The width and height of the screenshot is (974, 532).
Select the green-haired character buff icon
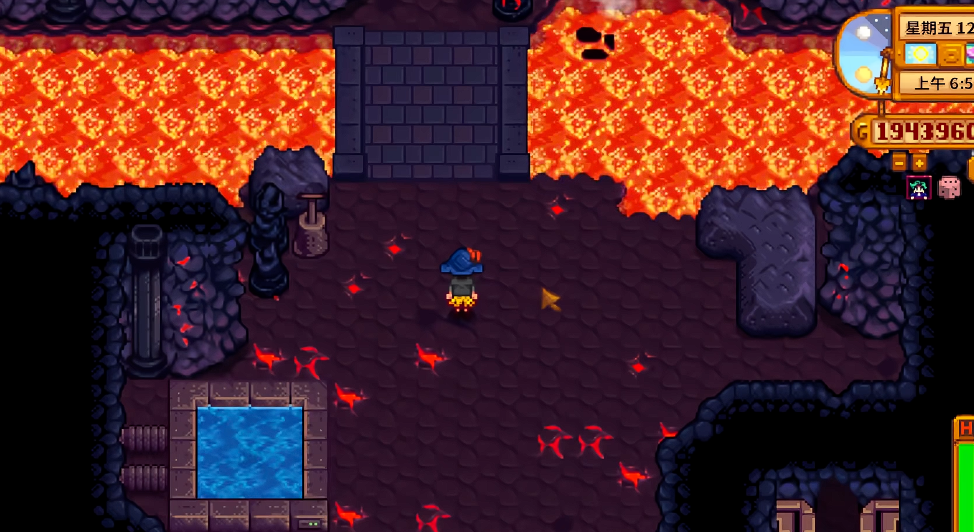[918, 188]
